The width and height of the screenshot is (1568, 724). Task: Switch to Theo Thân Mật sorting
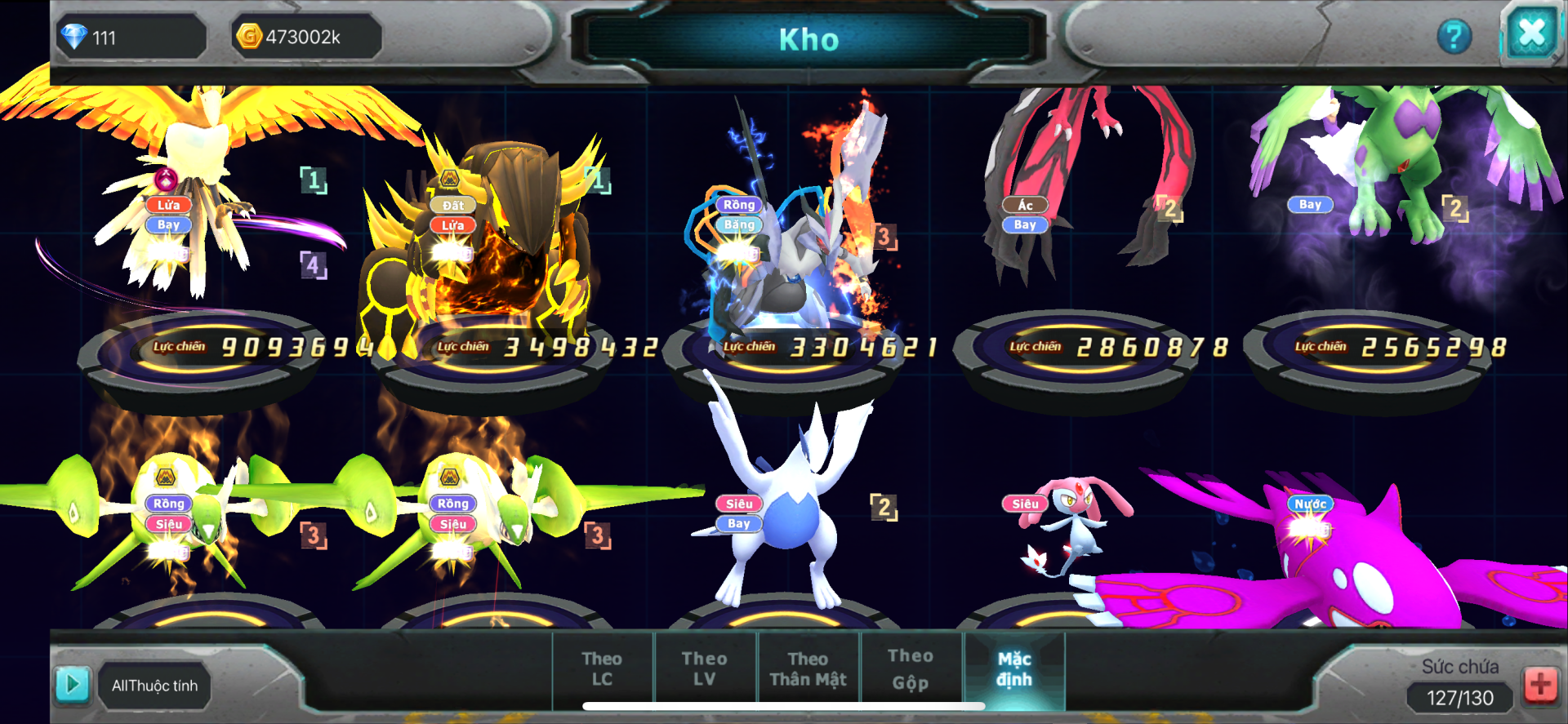[808, 668]
